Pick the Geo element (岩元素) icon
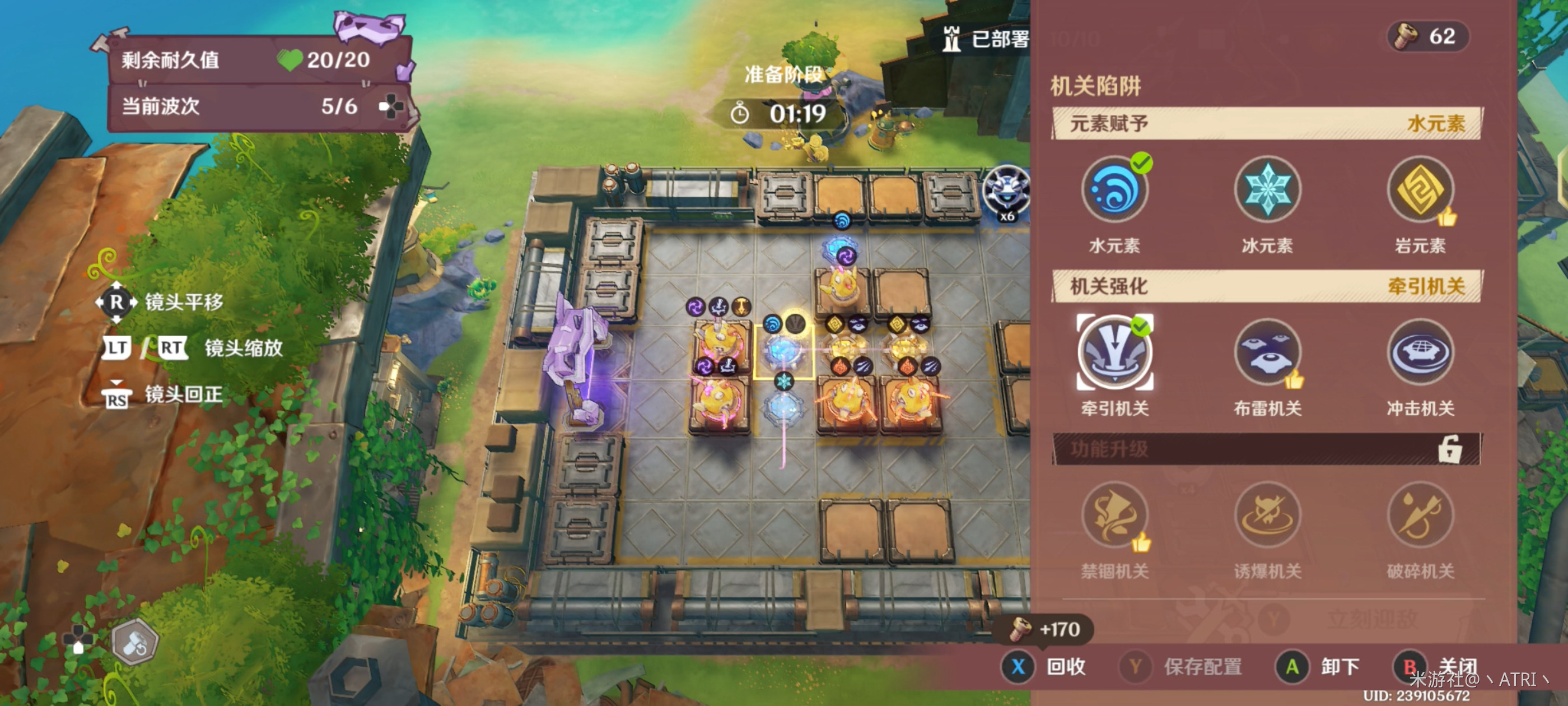The width and height of the screenshot is (1568, 706). (1420, 190)
